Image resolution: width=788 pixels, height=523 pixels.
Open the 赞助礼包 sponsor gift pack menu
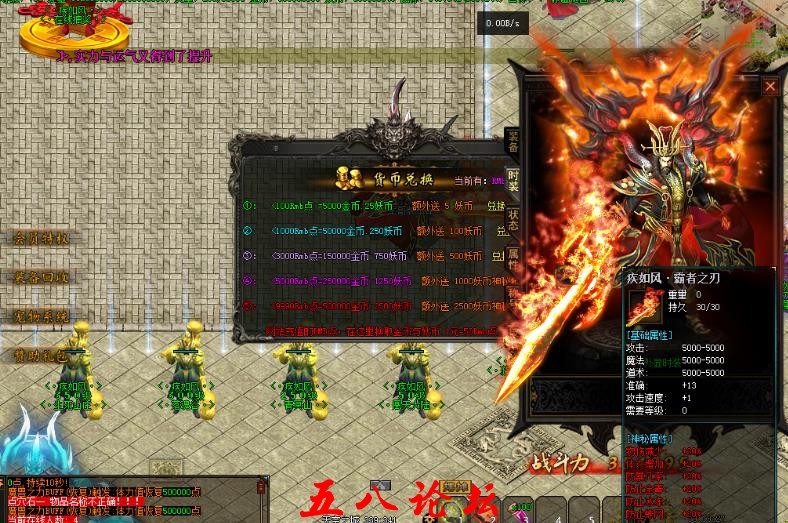[x=41, y=356]
